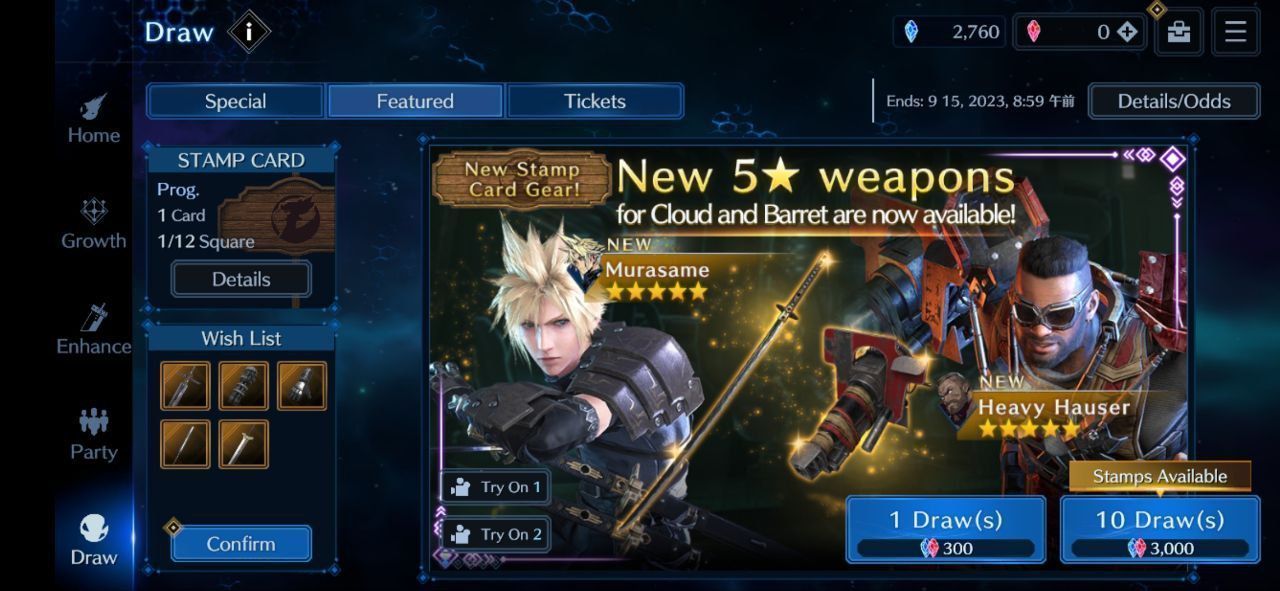
Task: Select the Draw menu entry in sidebar
Action: tap(94, 541)
